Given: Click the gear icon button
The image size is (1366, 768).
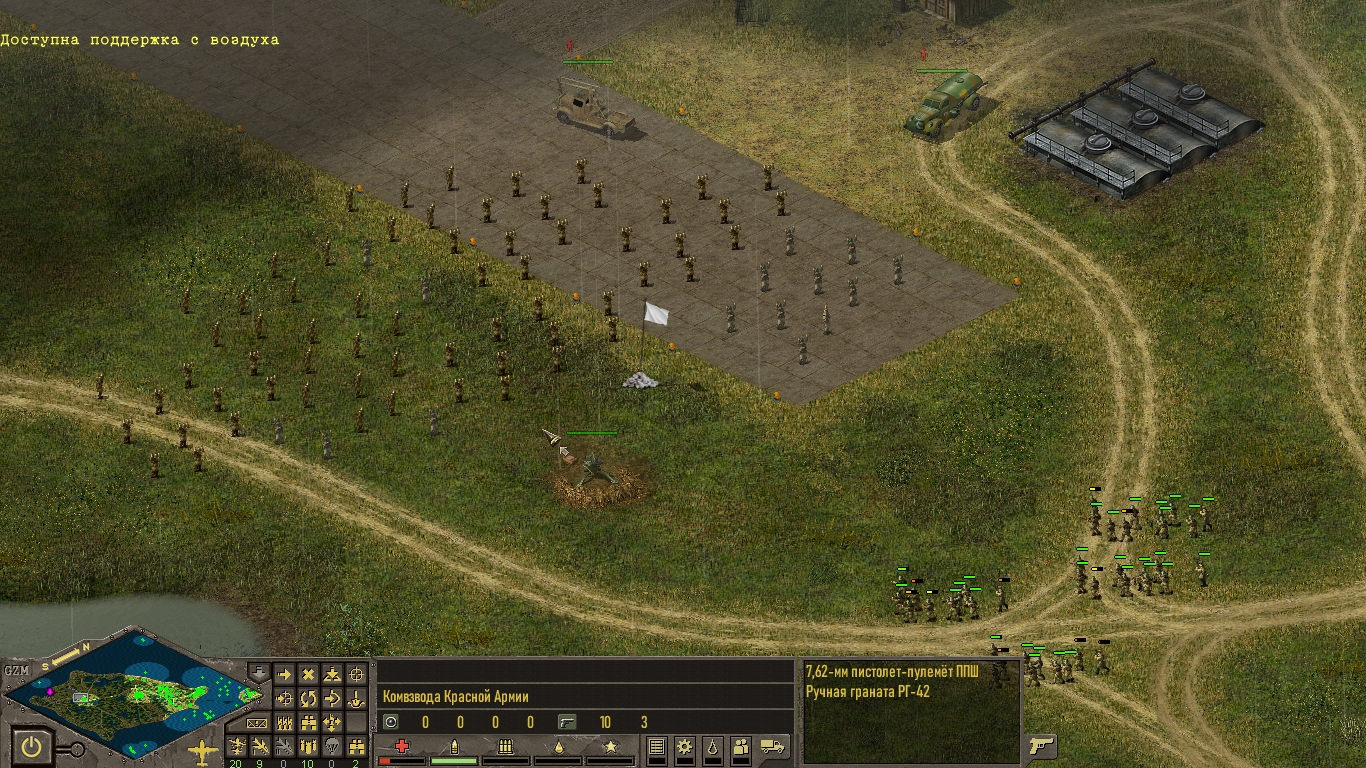Looking at the screenshot, I should point(685,746).
